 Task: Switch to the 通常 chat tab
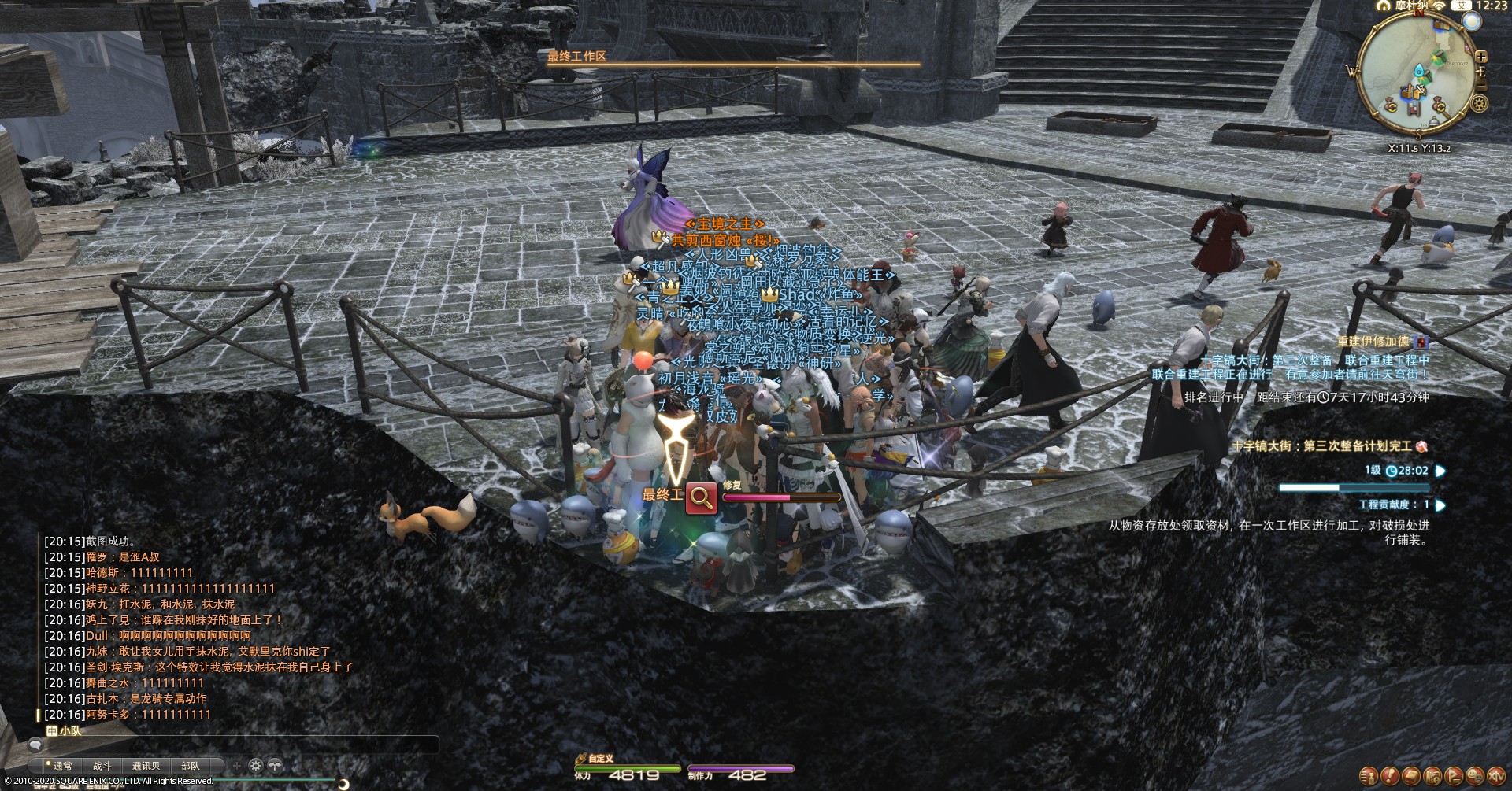pyautogui.click(x=62, y=765)
